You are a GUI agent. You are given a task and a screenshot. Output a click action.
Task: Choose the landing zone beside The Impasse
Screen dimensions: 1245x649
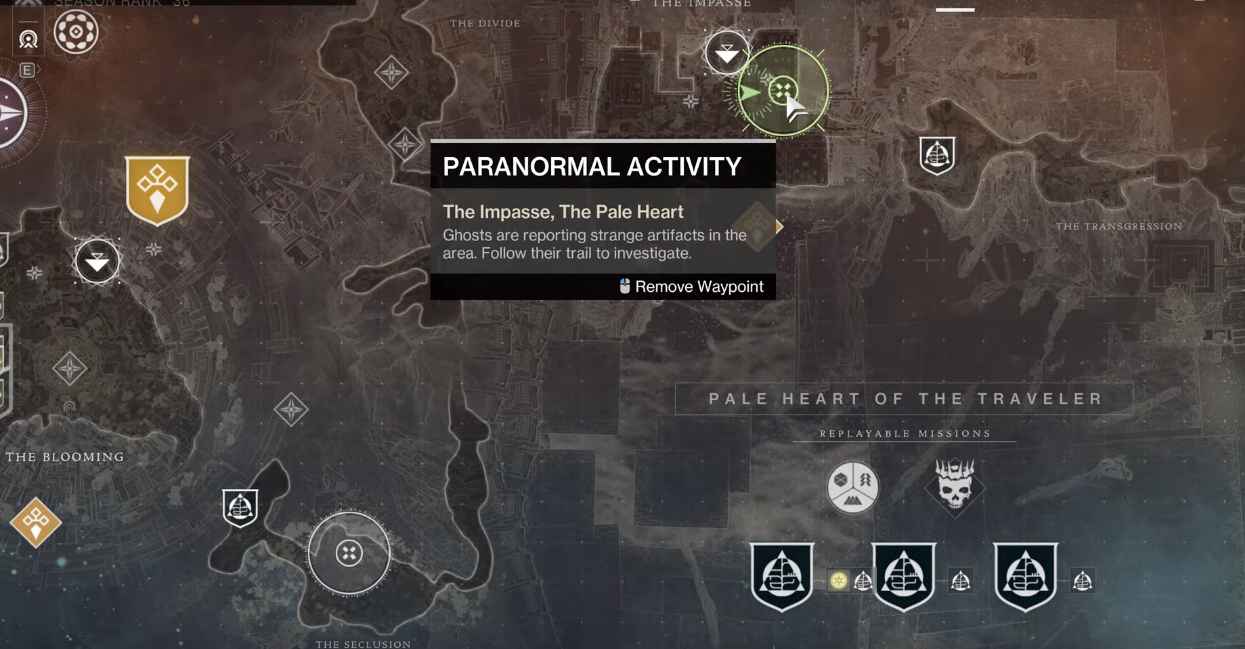pyautogui.click(x=727, y=53)
